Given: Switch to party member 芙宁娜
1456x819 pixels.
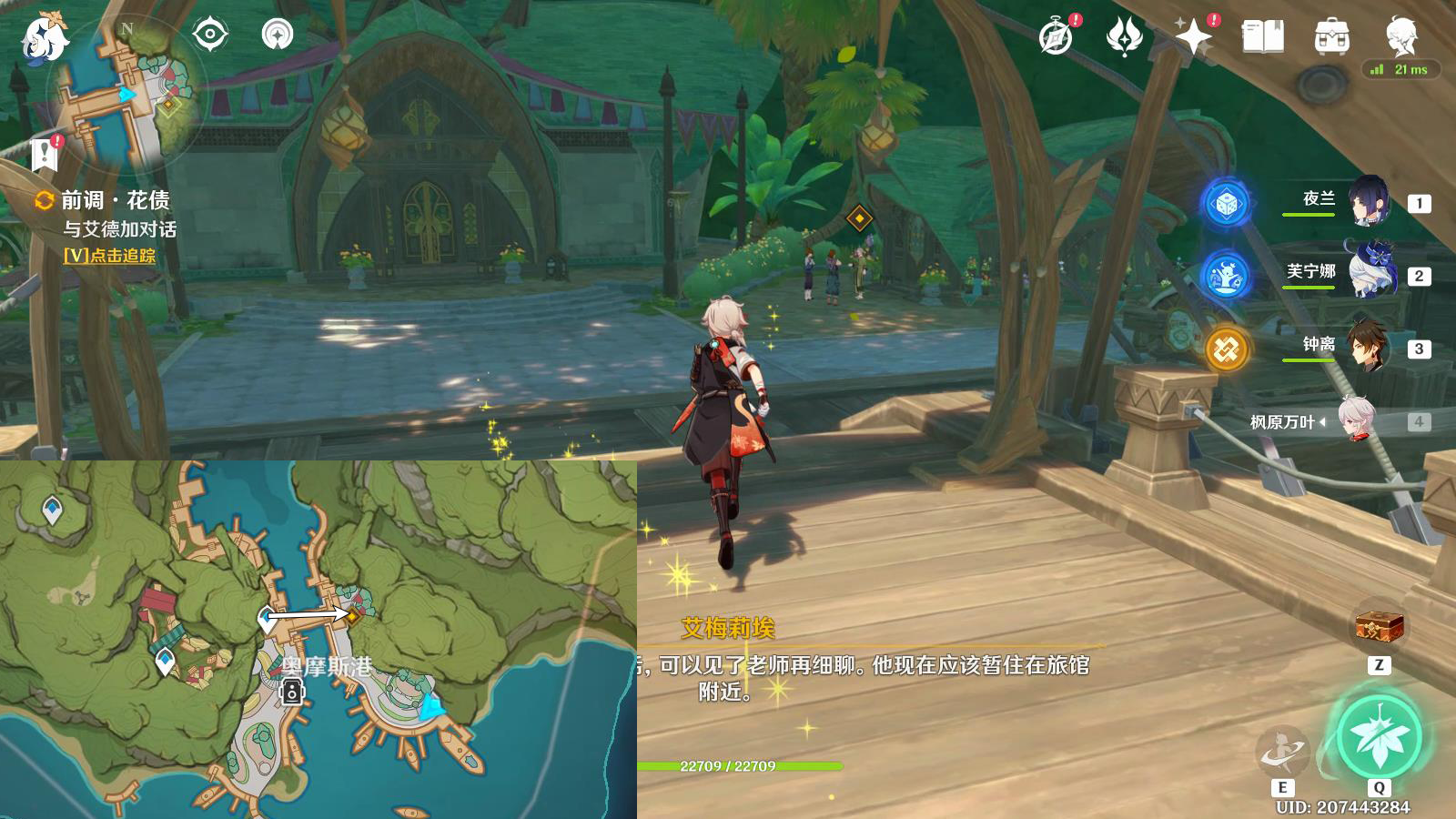Looking at the screenshot, I should (1368, 273).
